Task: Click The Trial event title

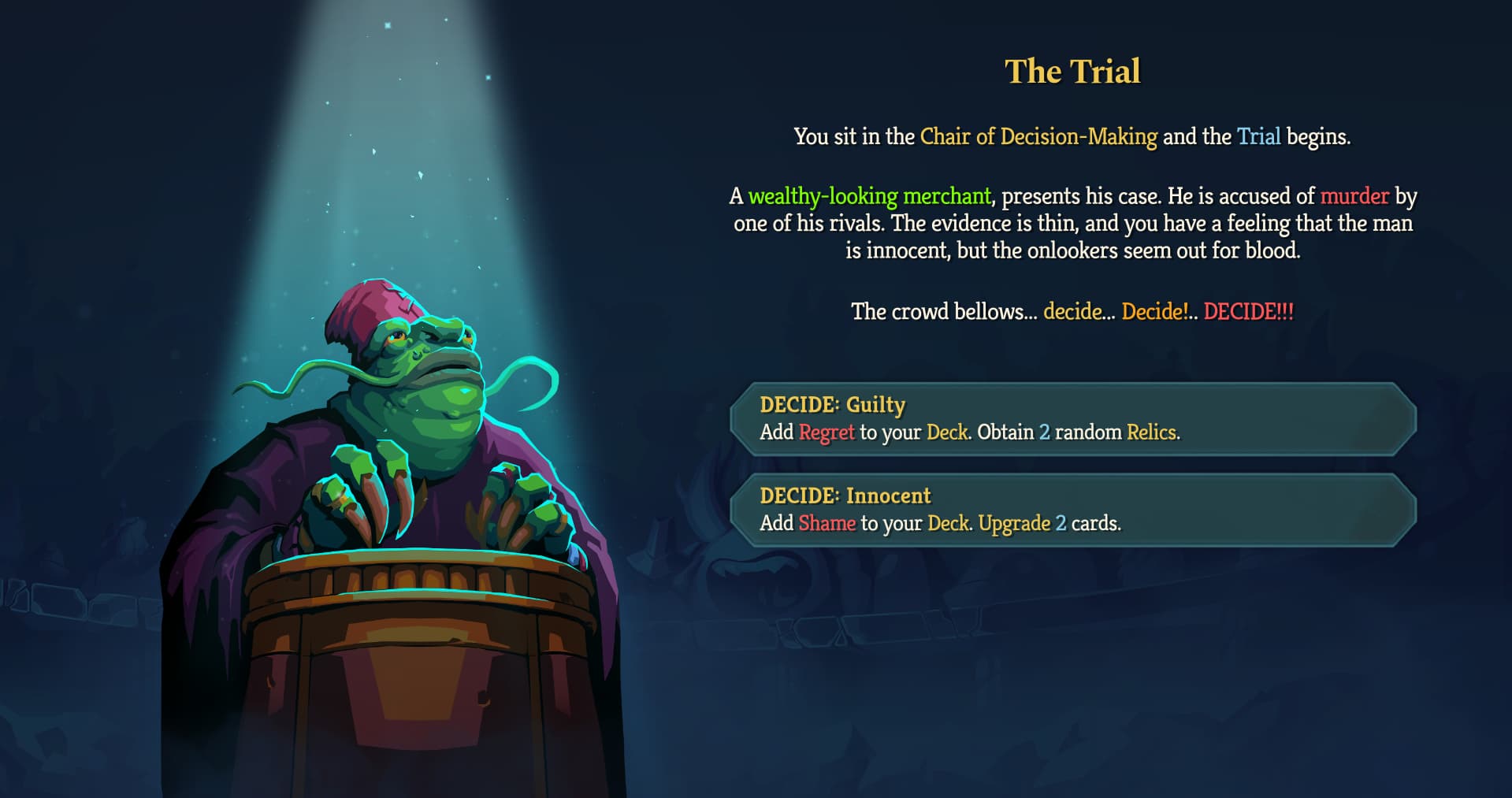Action: click(1072, 71)
